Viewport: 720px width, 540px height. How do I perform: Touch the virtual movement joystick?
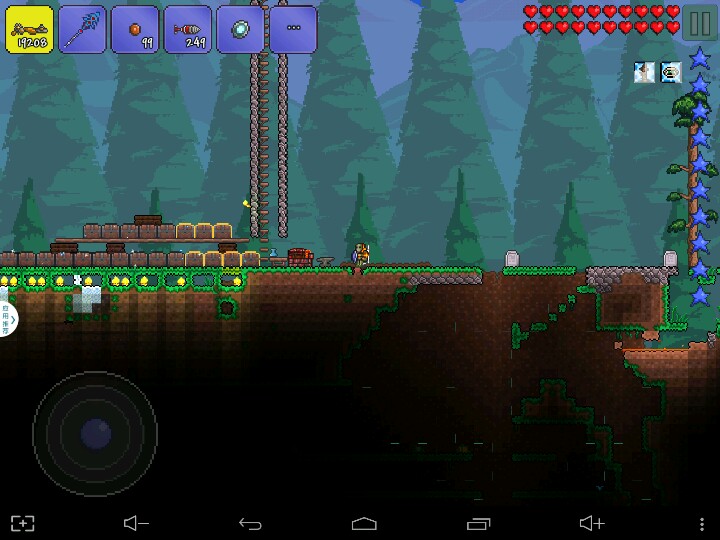pos(95,433)
